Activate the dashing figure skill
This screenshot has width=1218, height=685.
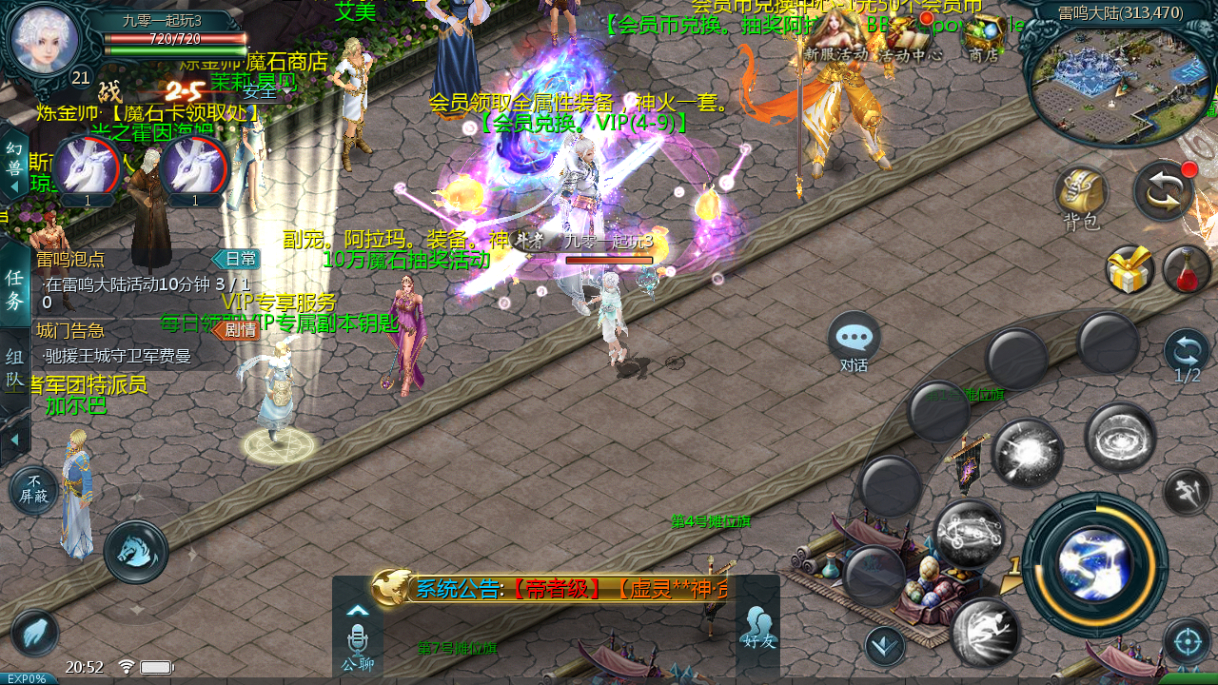click(984, 631)
